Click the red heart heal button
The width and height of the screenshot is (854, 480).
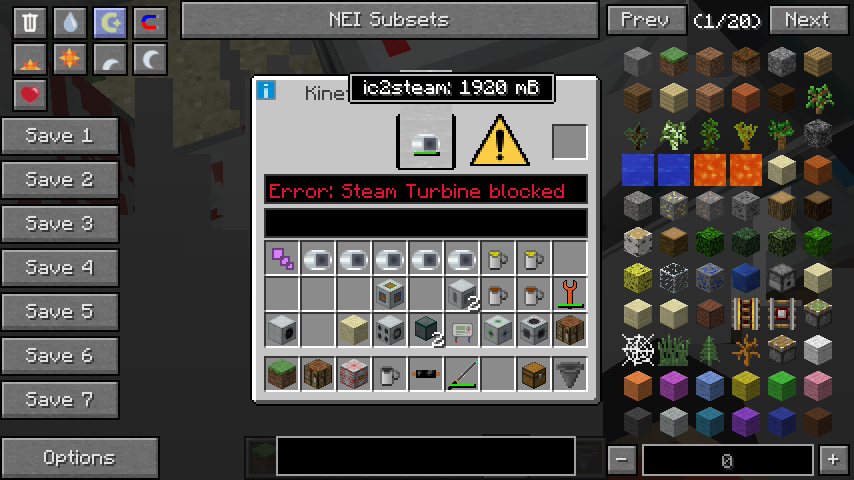click(x=30, y=95)
